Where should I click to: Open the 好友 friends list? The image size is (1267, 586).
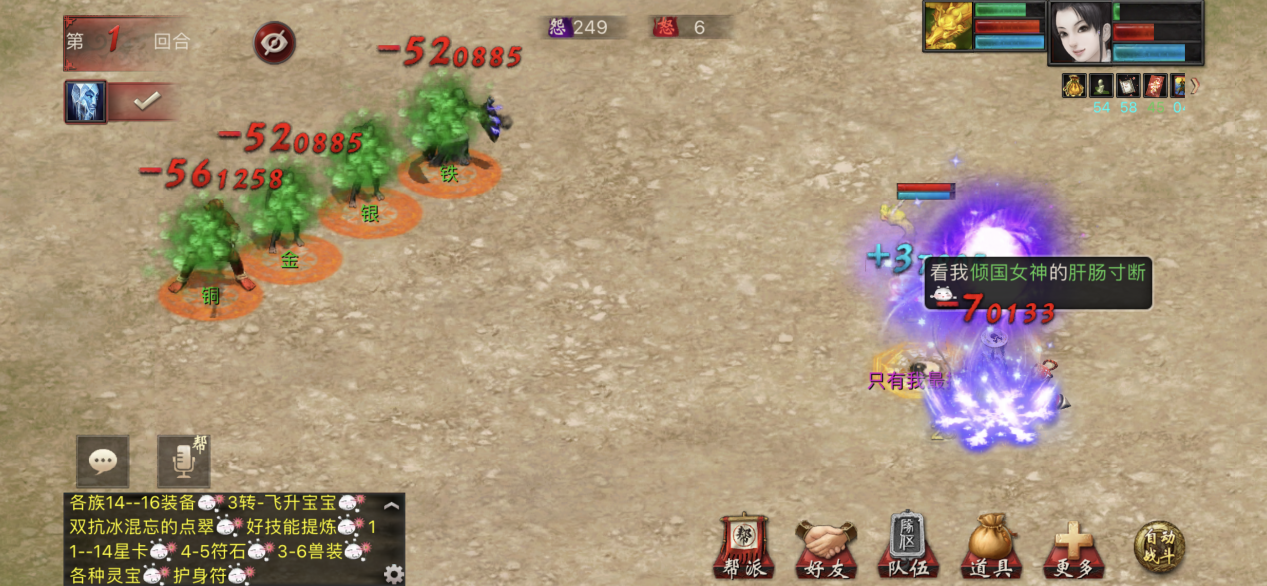coord(826,548)
